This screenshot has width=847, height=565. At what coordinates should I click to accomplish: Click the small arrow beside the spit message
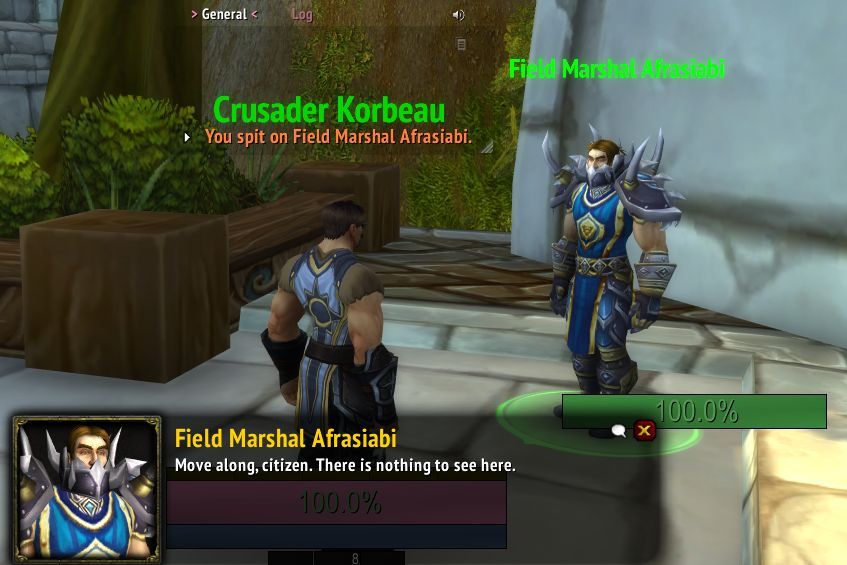tap(187, 137)
